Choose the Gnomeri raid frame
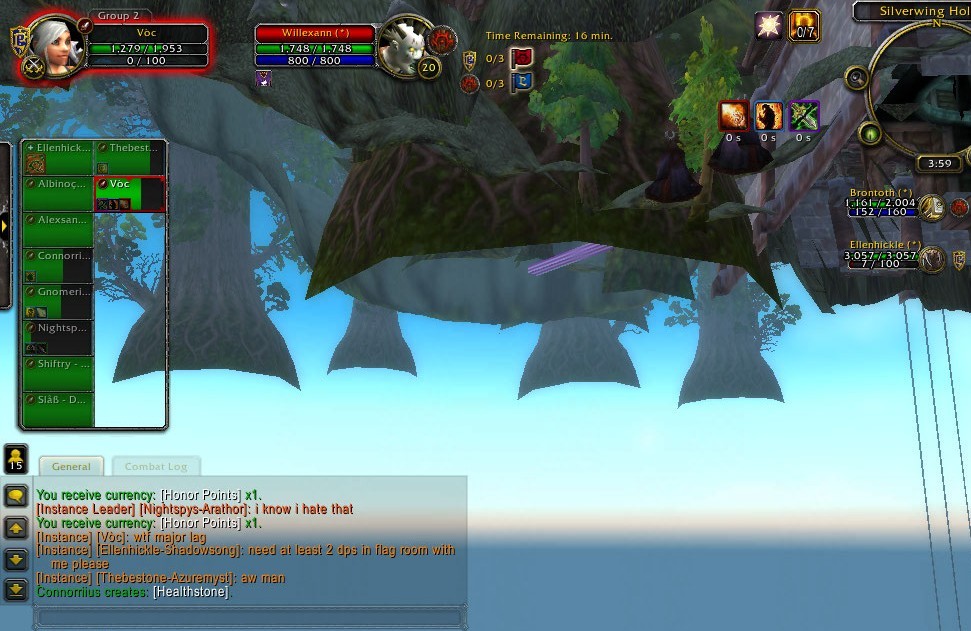 click(x=58, y=300)
